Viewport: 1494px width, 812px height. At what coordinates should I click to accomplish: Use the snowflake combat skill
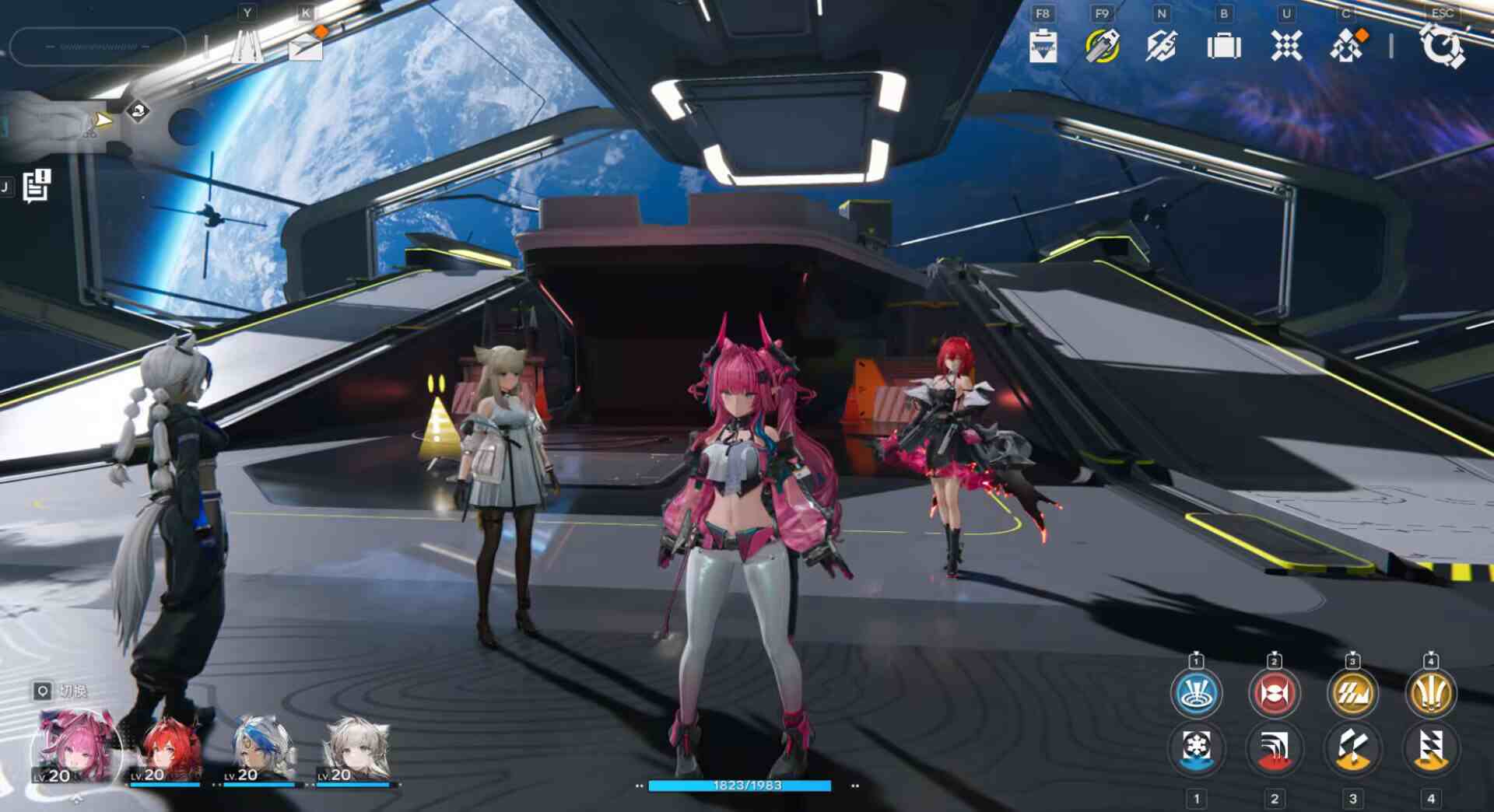pos(1197,749)
